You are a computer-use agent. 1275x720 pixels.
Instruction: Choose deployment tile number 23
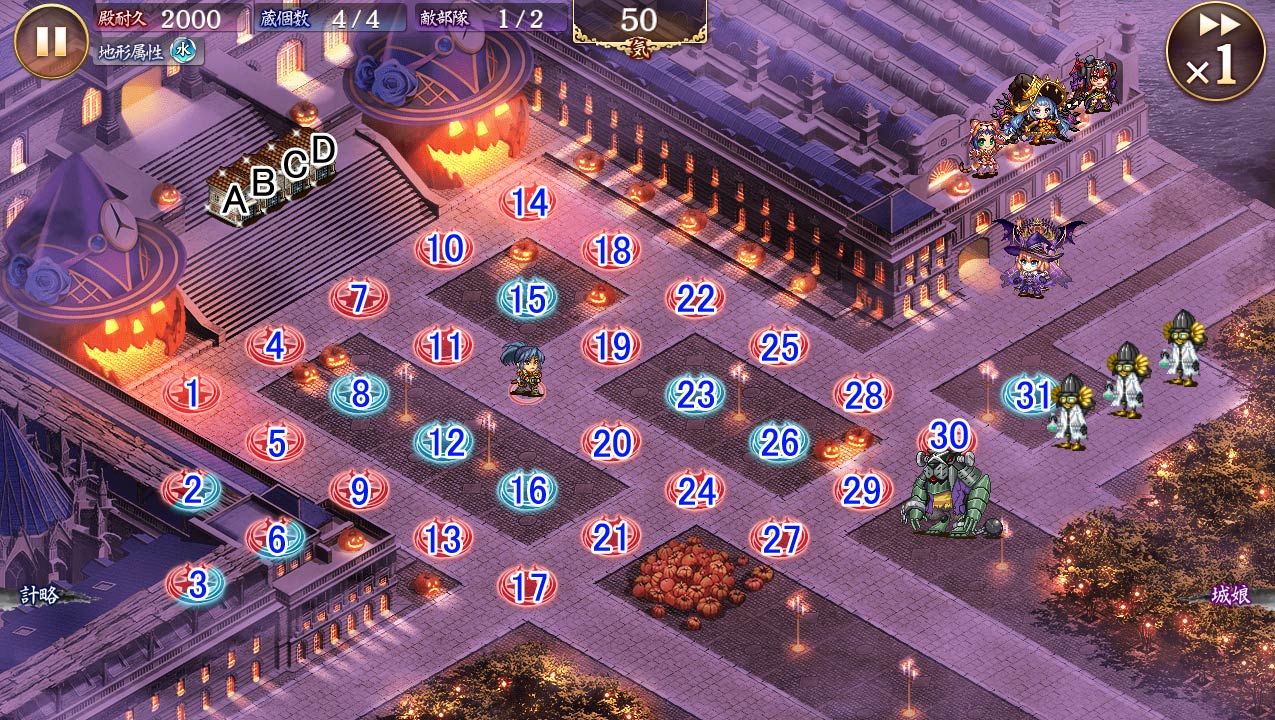click(695, 394)
